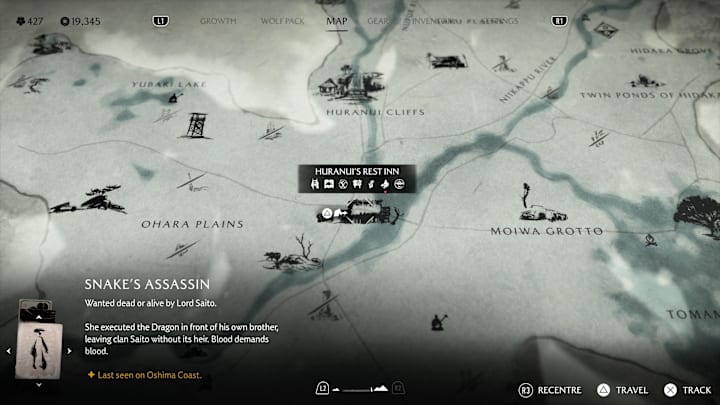Image resolution: width=720 pixels, height=405 pixels.
Task: Select the watchtower marker near Yubari Lake
Action: click(194, 123)
